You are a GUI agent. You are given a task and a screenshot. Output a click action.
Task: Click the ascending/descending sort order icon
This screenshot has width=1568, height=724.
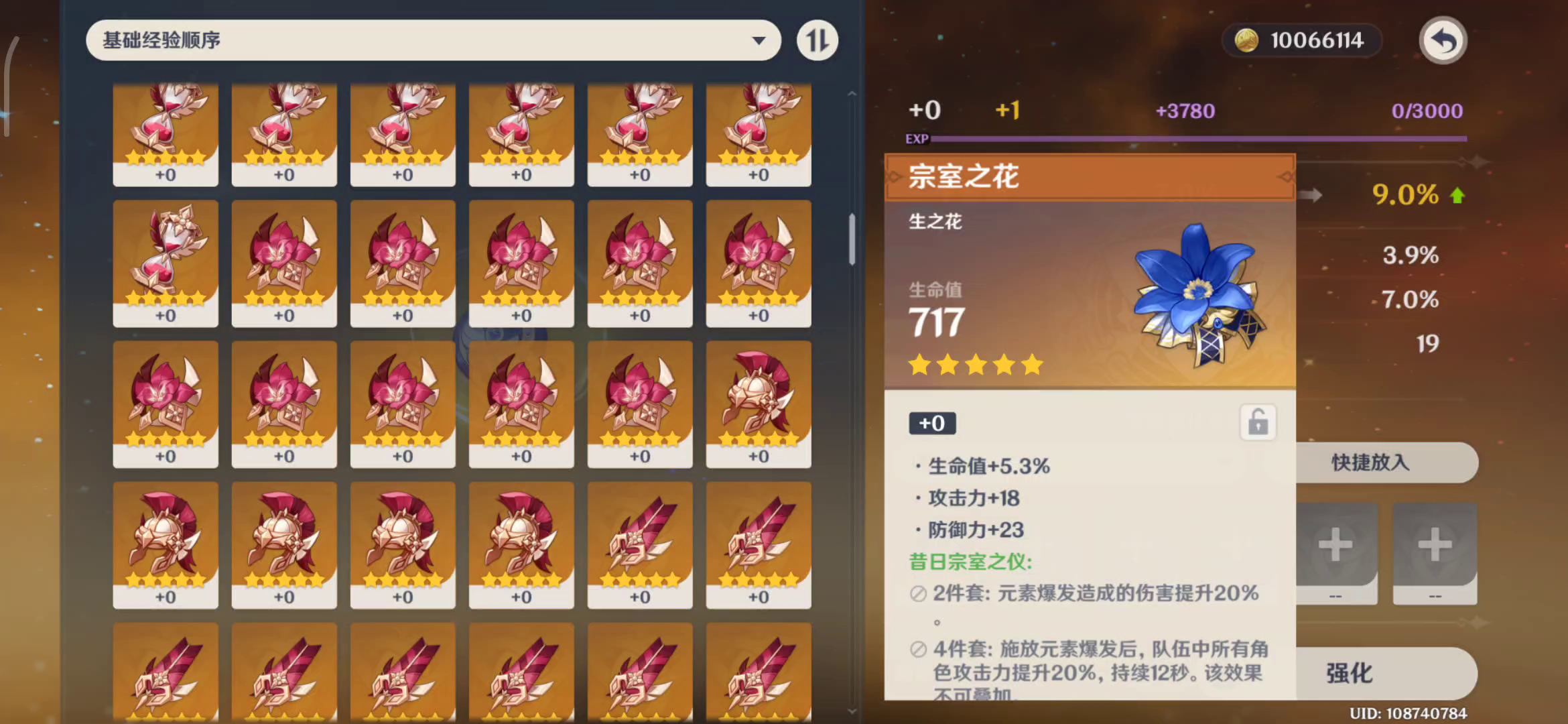tap(817, 40)
